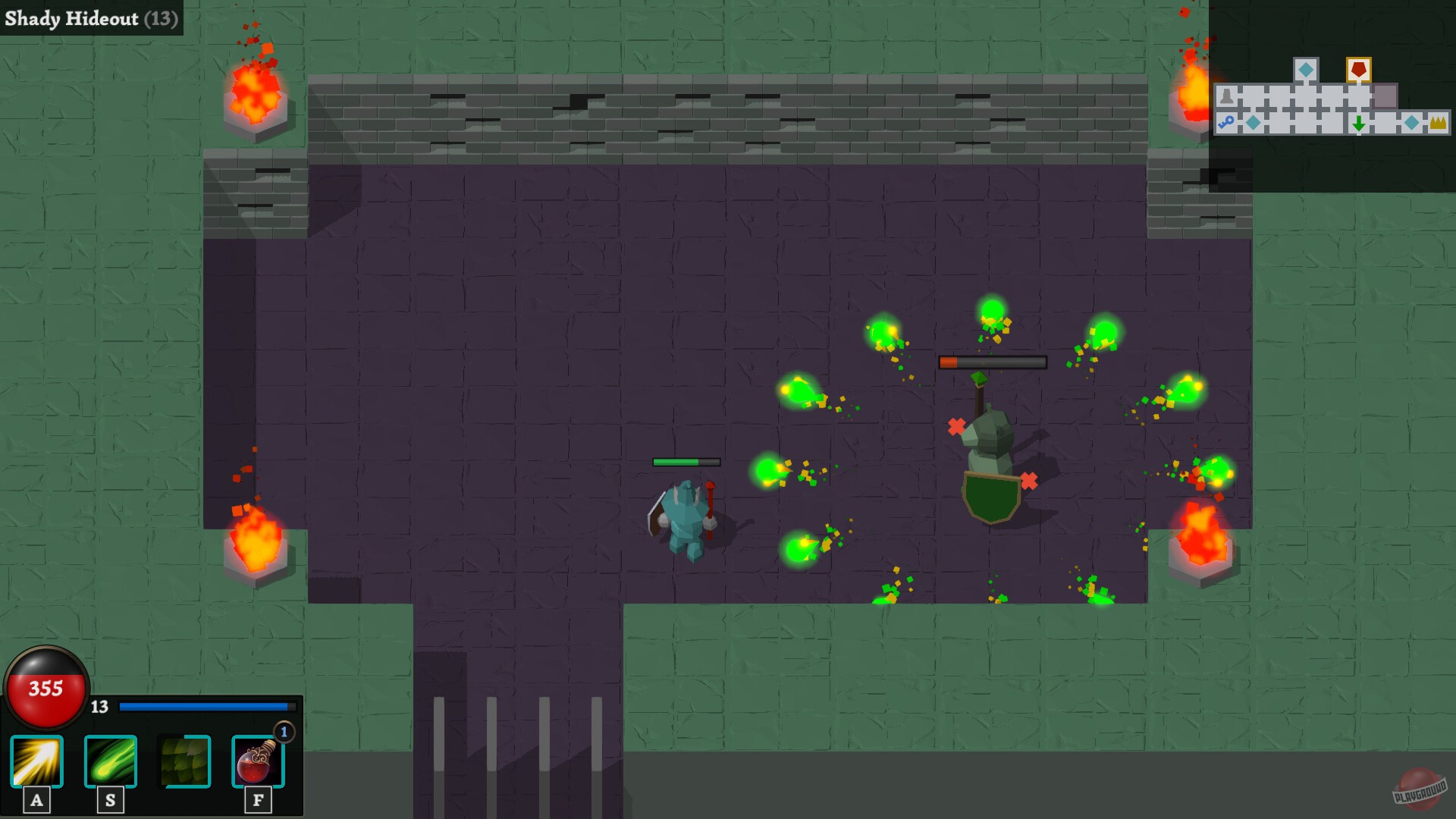The width and height of the screenshot is (1456, 819).
Task: Click the green stairs arrow on the minimap
Action: pyautogui.click(x=1359, y=123)
